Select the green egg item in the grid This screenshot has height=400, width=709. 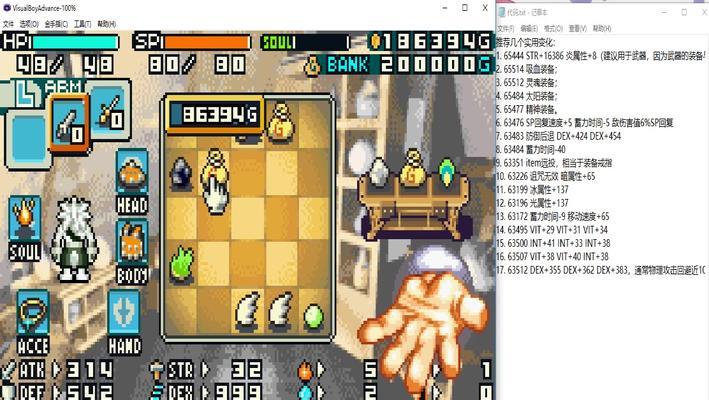[x=314, y=318]
